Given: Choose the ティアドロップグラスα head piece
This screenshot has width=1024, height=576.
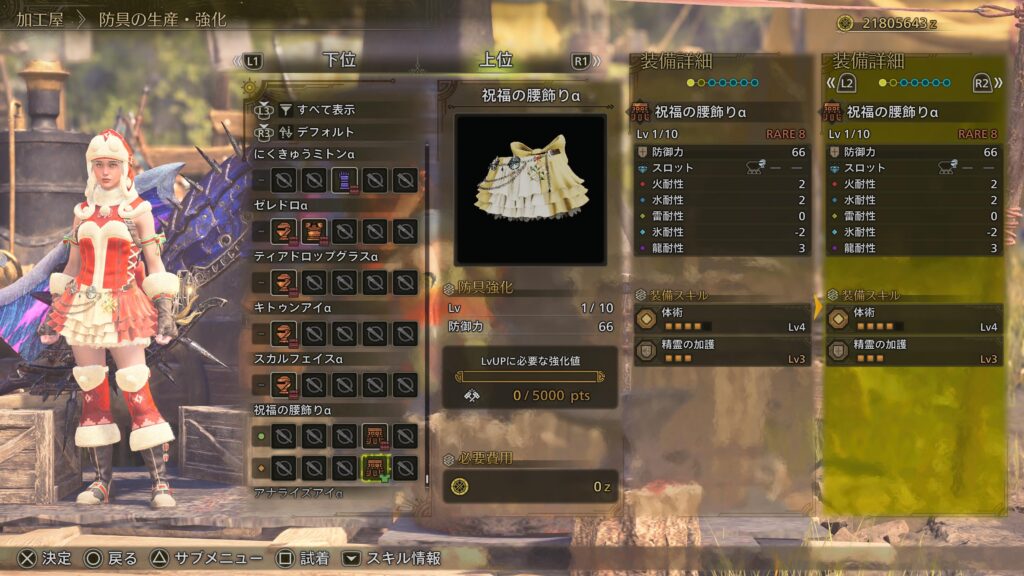Looking at the screenshot, I should point(285,282).
